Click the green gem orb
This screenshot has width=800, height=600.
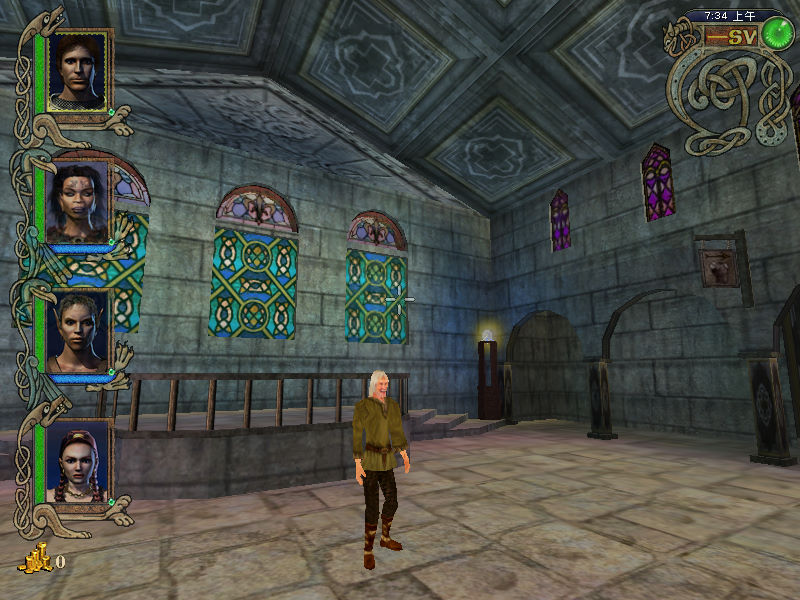pyautogui.click(x=775, y=34)
